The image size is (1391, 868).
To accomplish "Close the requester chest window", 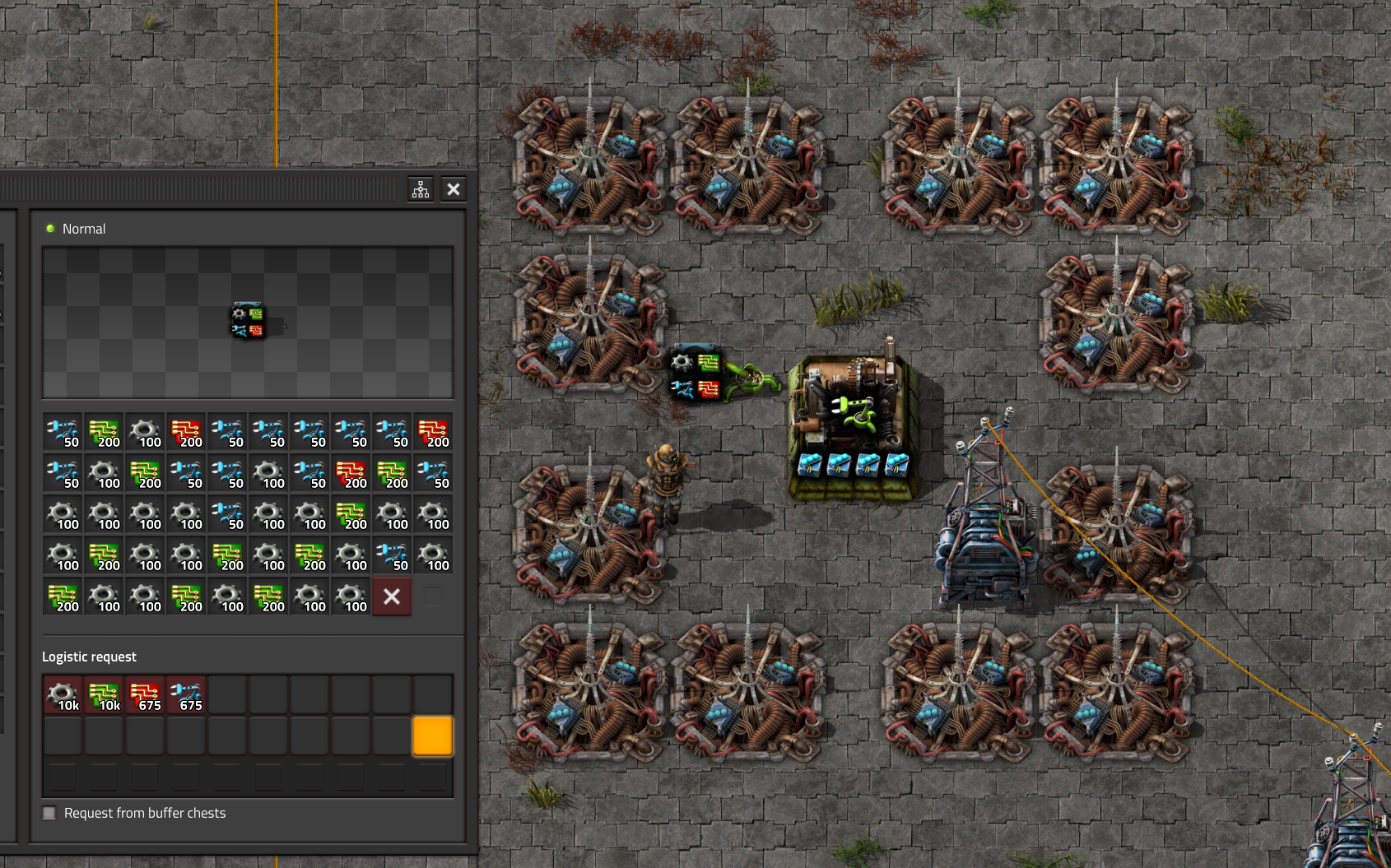I will (454, 190).
